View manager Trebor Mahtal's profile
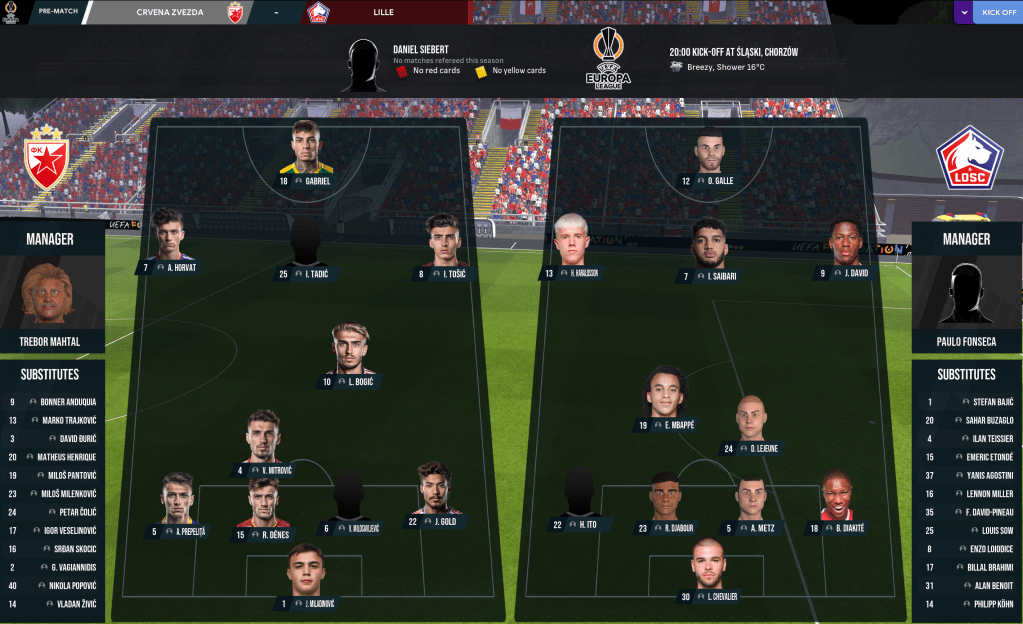Viewport: 1023px width, 624px height. pos(52,296)
